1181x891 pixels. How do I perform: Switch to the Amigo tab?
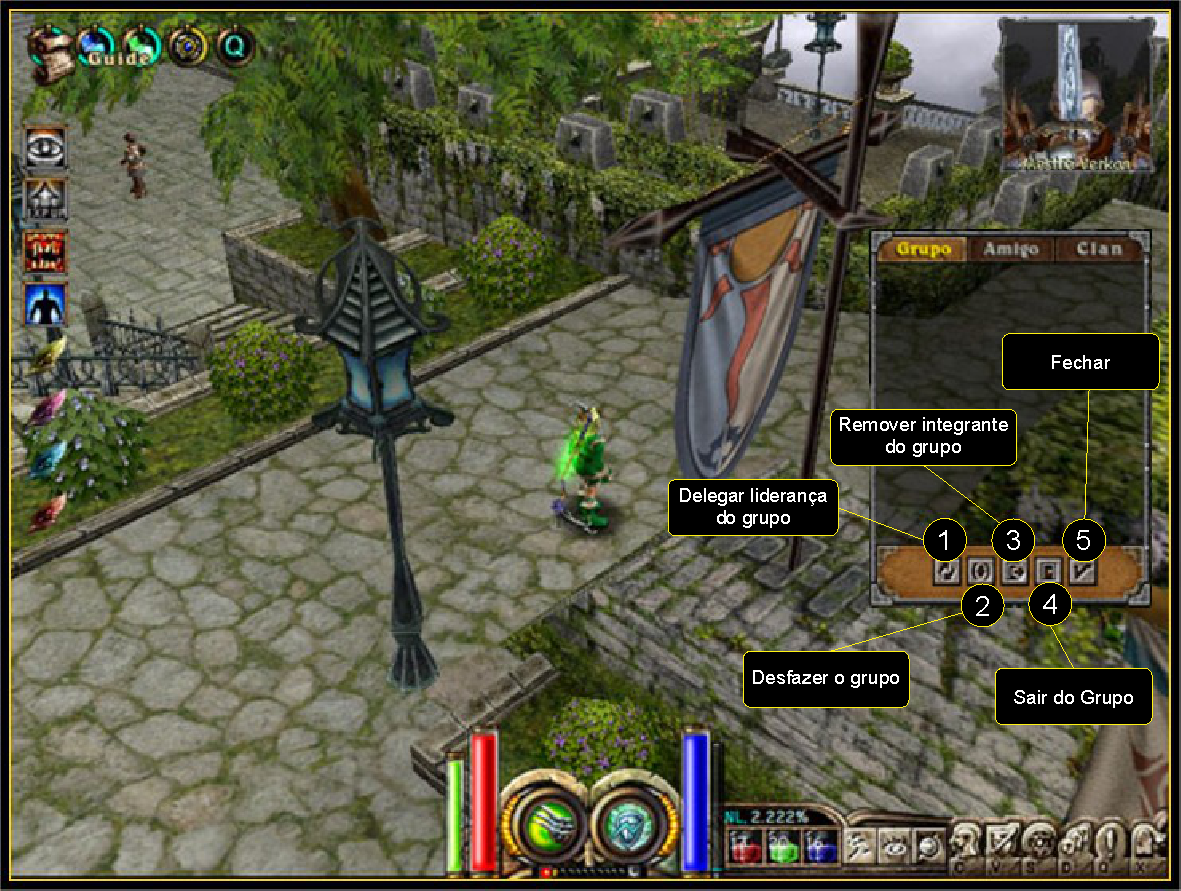tap(1010, 249)
